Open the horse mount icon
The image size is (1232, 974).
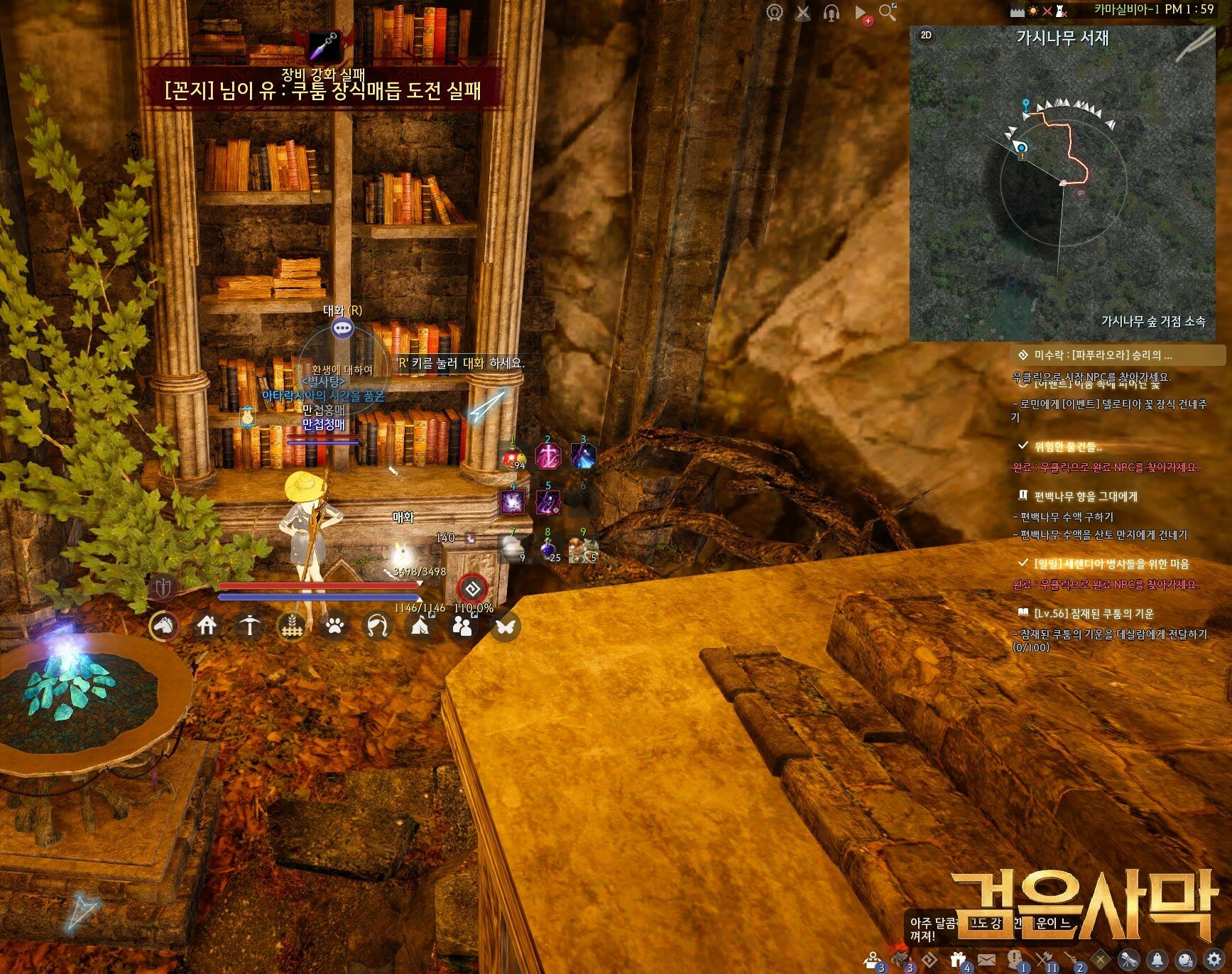(x=164, y=626)
